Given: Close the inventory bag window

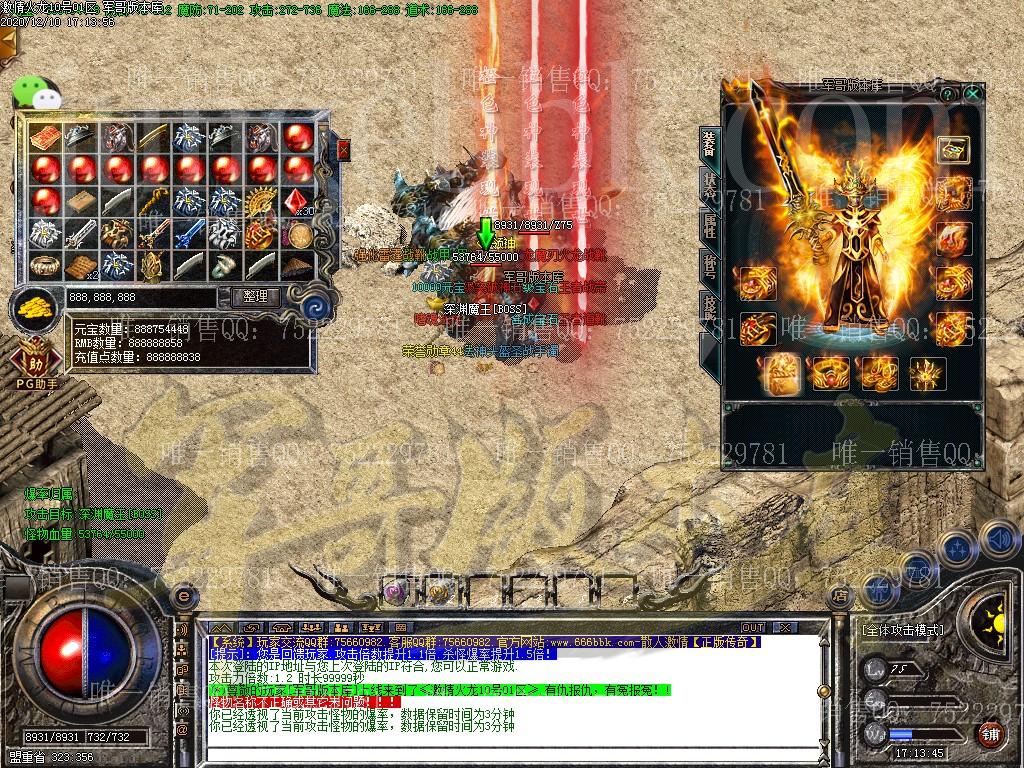Looking at the screenshot, I should [344, 150].
